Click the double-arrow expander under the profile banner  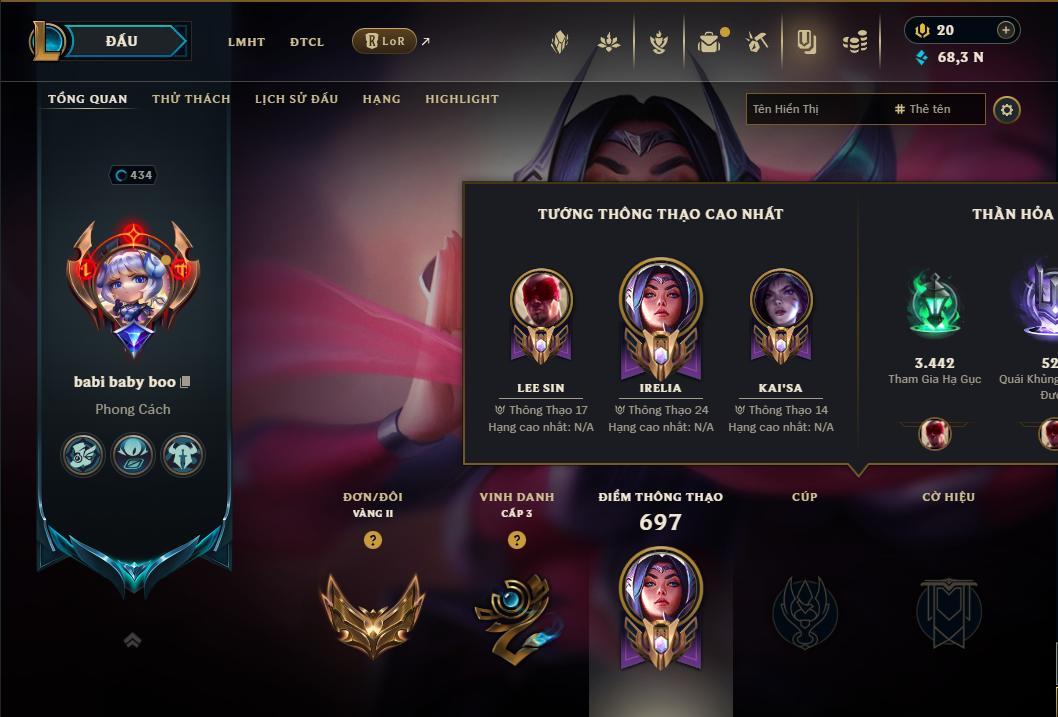132,640
